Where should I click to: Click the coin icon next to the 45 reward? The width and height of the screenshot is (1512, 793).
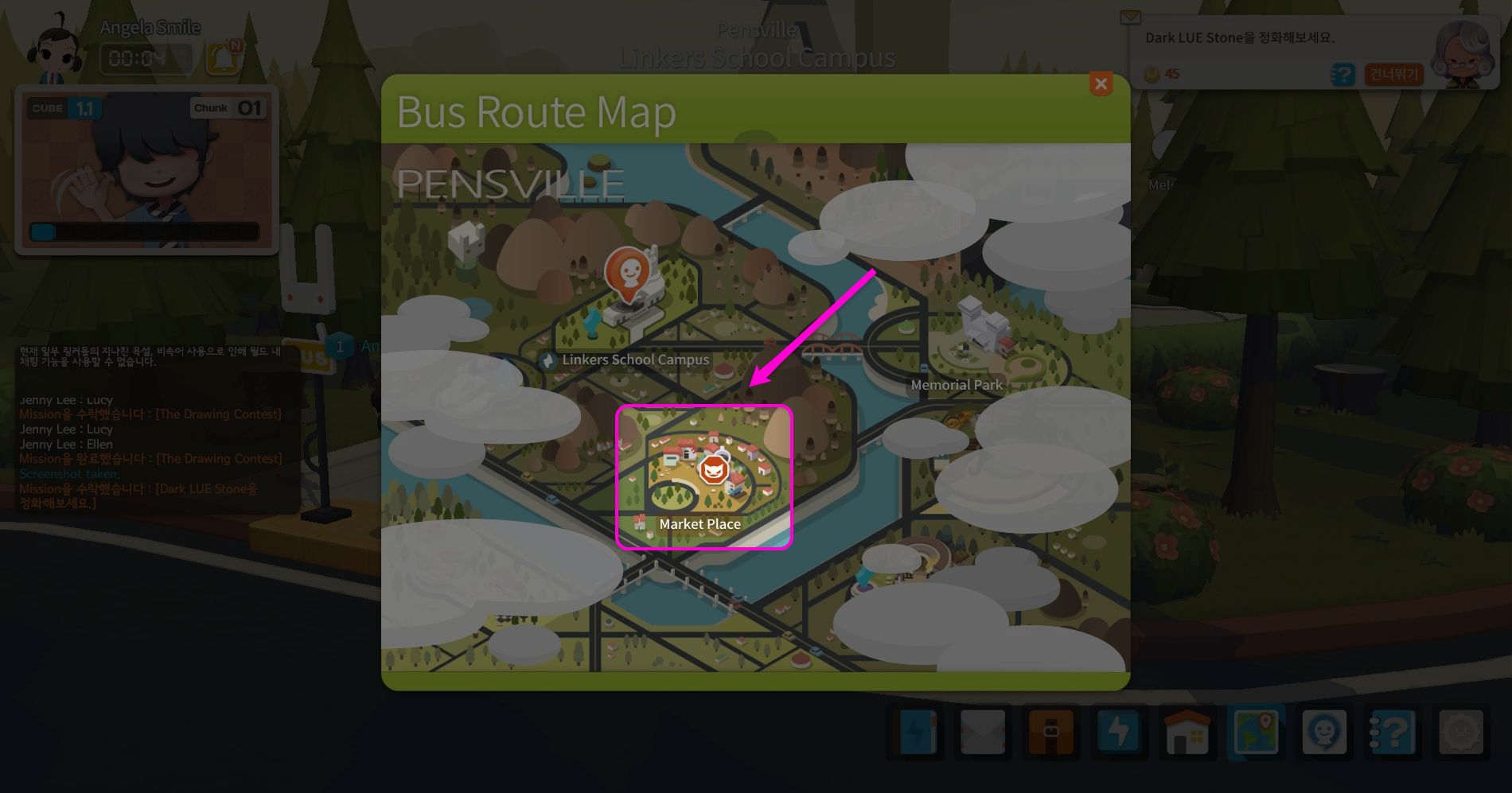pyautogui.click(x=1151, y=74)
